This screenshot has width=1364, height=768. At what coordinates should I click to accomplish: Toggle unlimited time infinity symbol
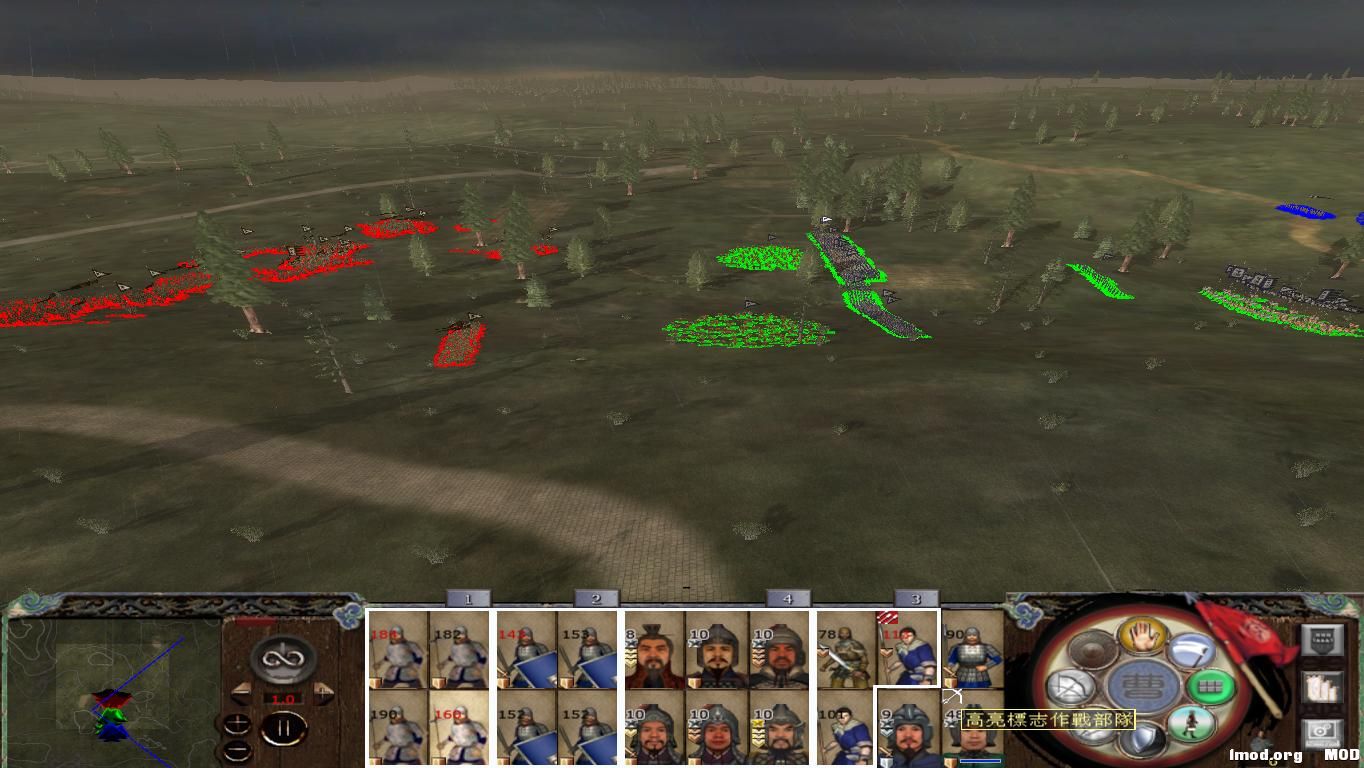[x=283, y=657]
